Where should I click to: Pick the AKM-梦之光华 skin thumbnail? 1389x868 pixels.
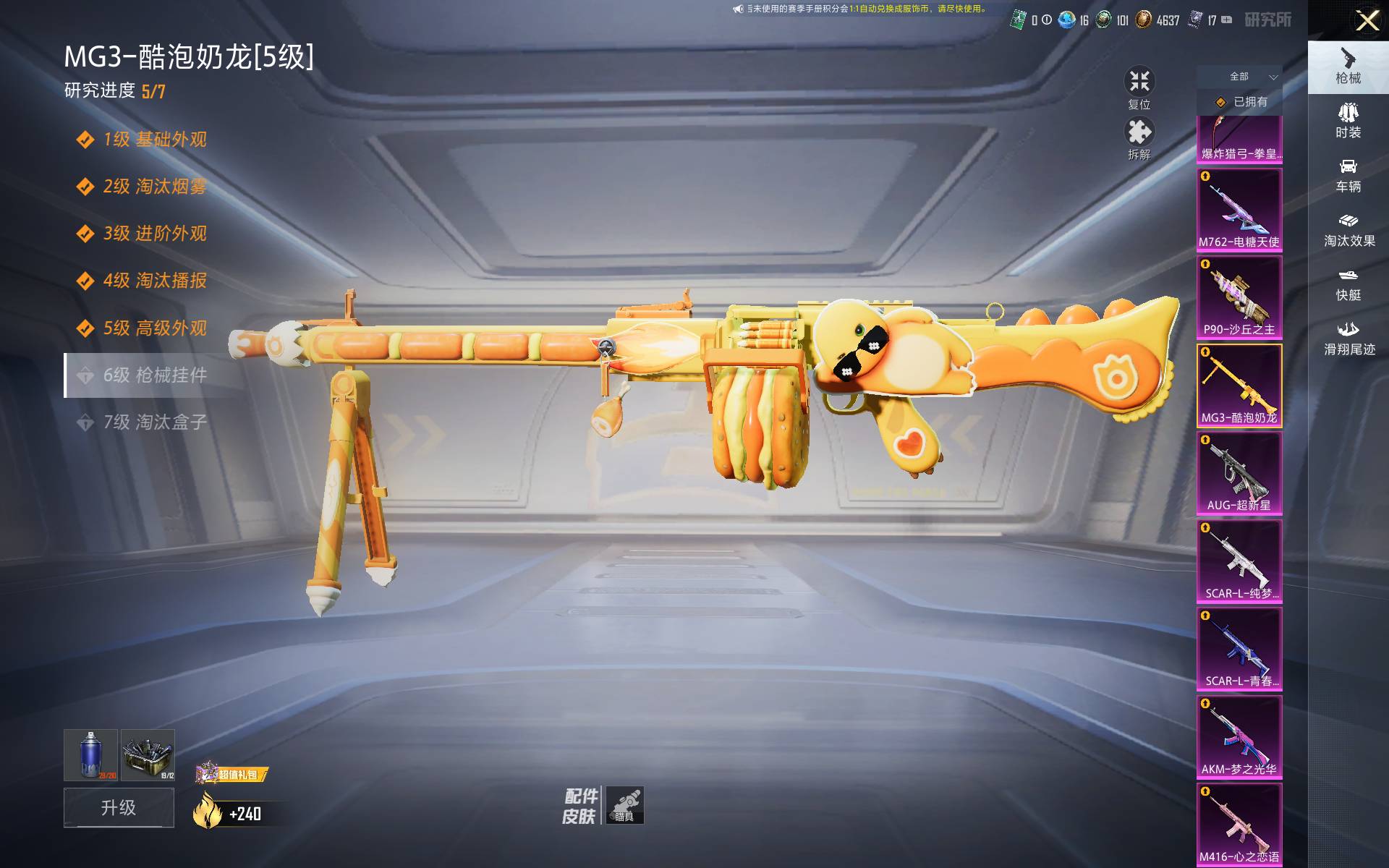tap(1239, 737)
